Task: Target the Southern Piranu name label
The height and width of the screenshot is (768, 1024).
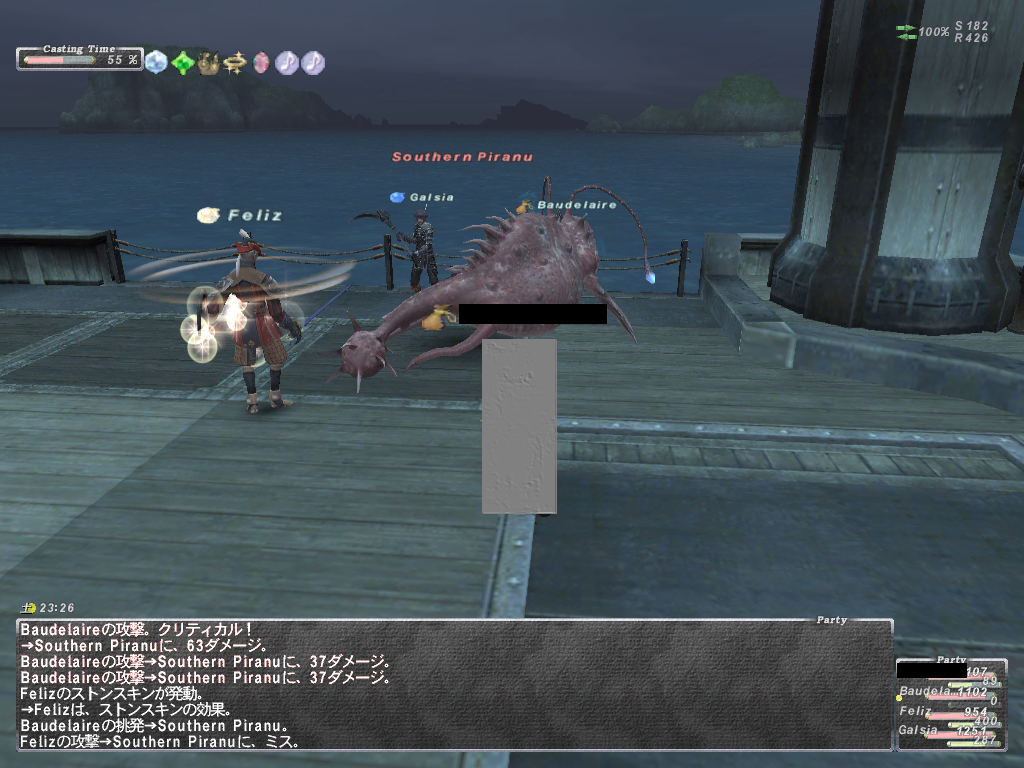Action: pos(461,157)
